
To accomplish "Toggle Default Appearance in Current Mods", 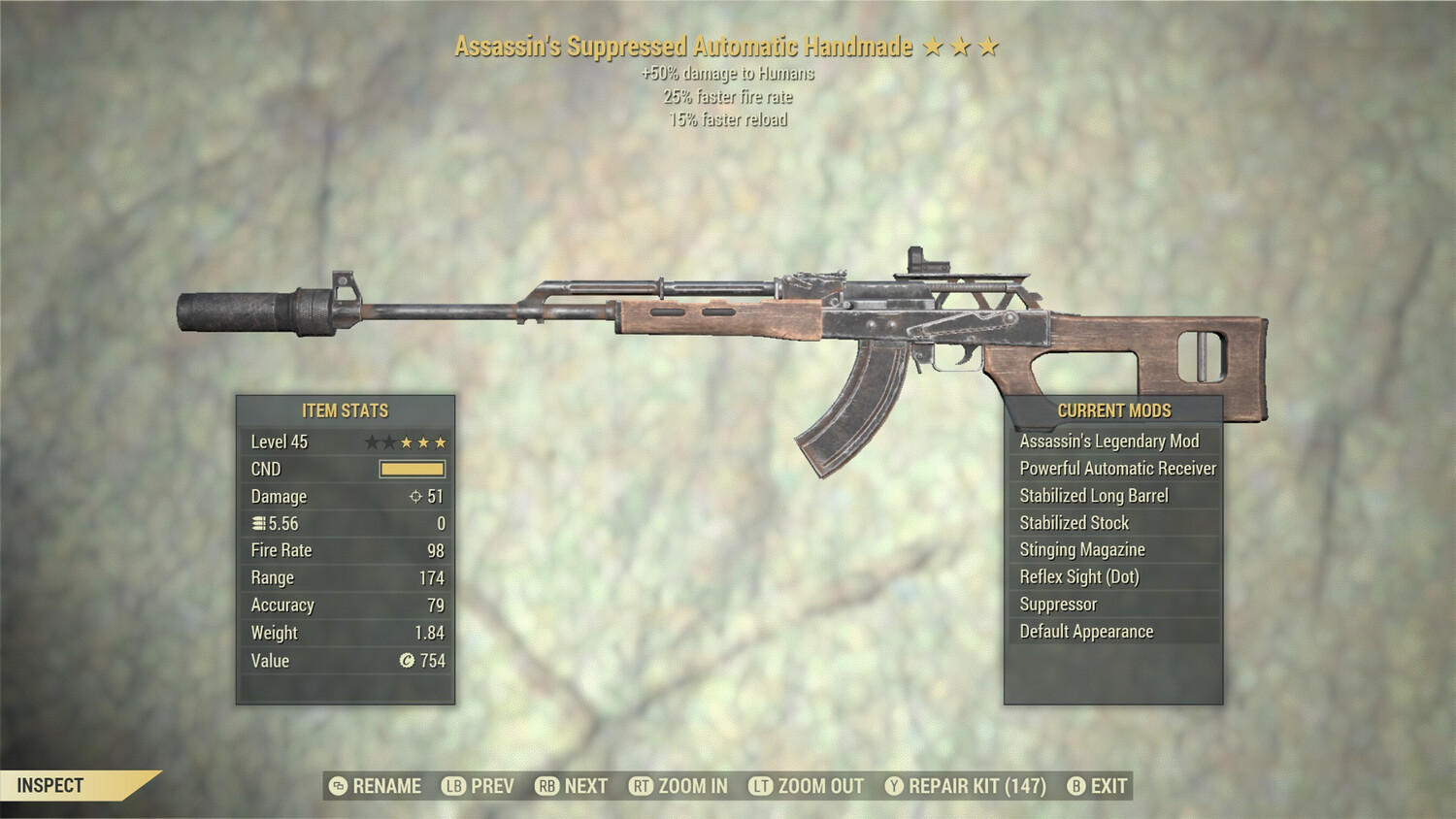I will click(1085, 631).
